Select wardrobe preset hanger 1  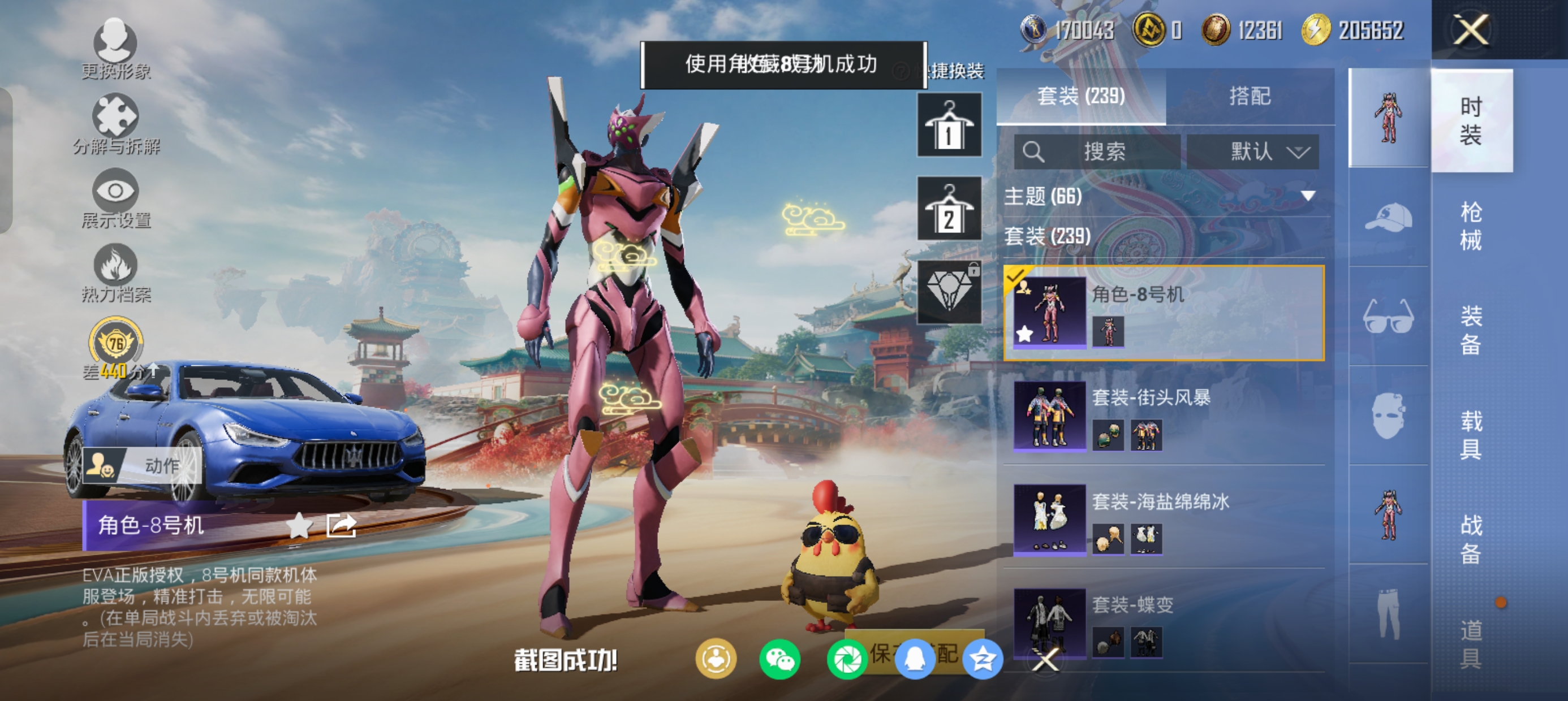949,126
